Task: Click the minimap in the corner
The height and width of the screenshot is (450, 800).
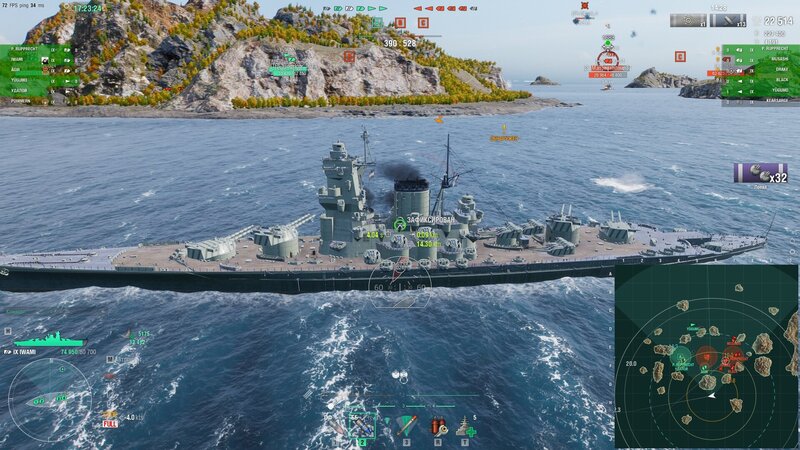Action: pyautogui.click(x=706, y=356)
